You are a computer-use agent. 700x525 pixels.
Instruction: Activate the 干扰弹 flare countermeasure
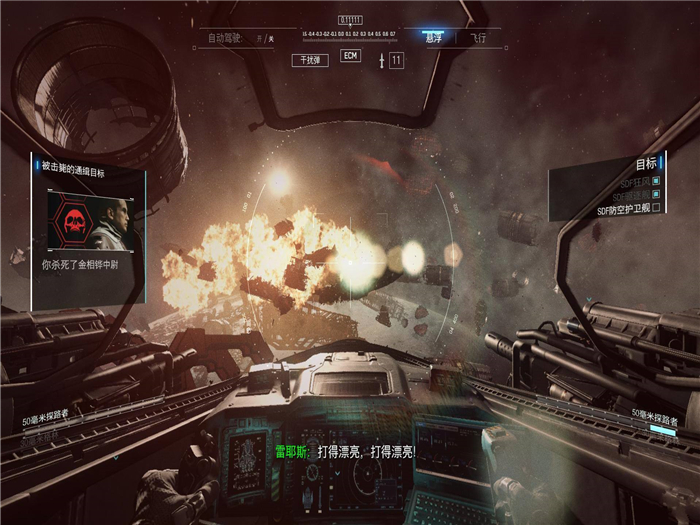pyautogui.click(x=310, y=60)
